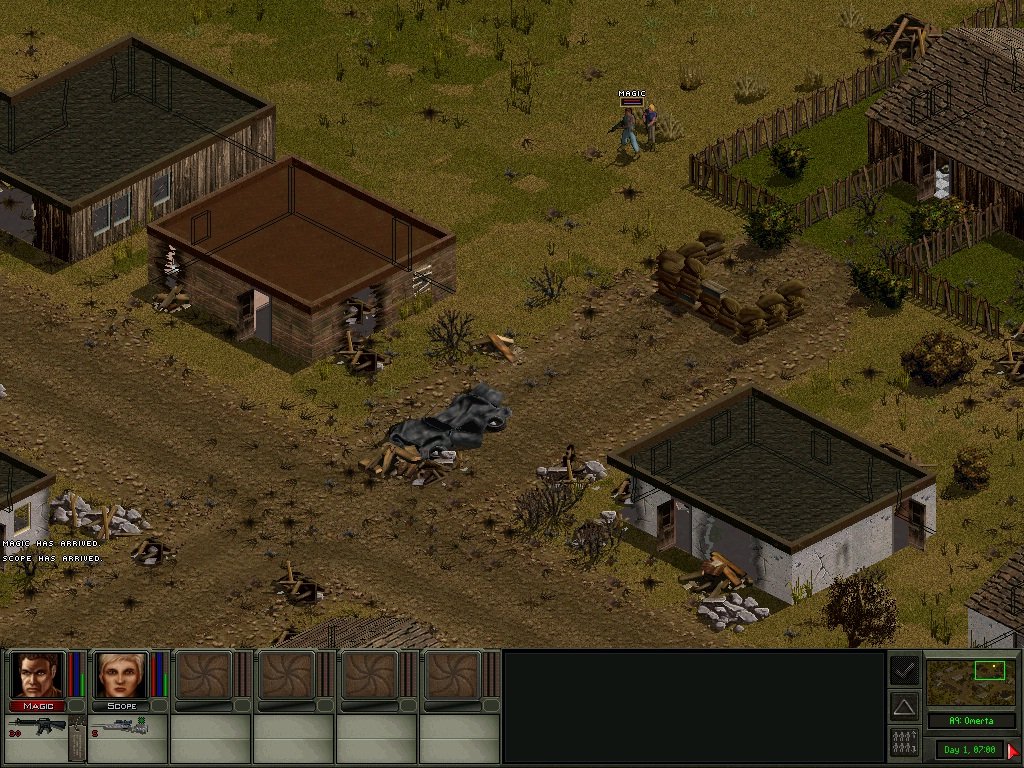
Task: Click the Magic name label
Action: coord(38,706)
